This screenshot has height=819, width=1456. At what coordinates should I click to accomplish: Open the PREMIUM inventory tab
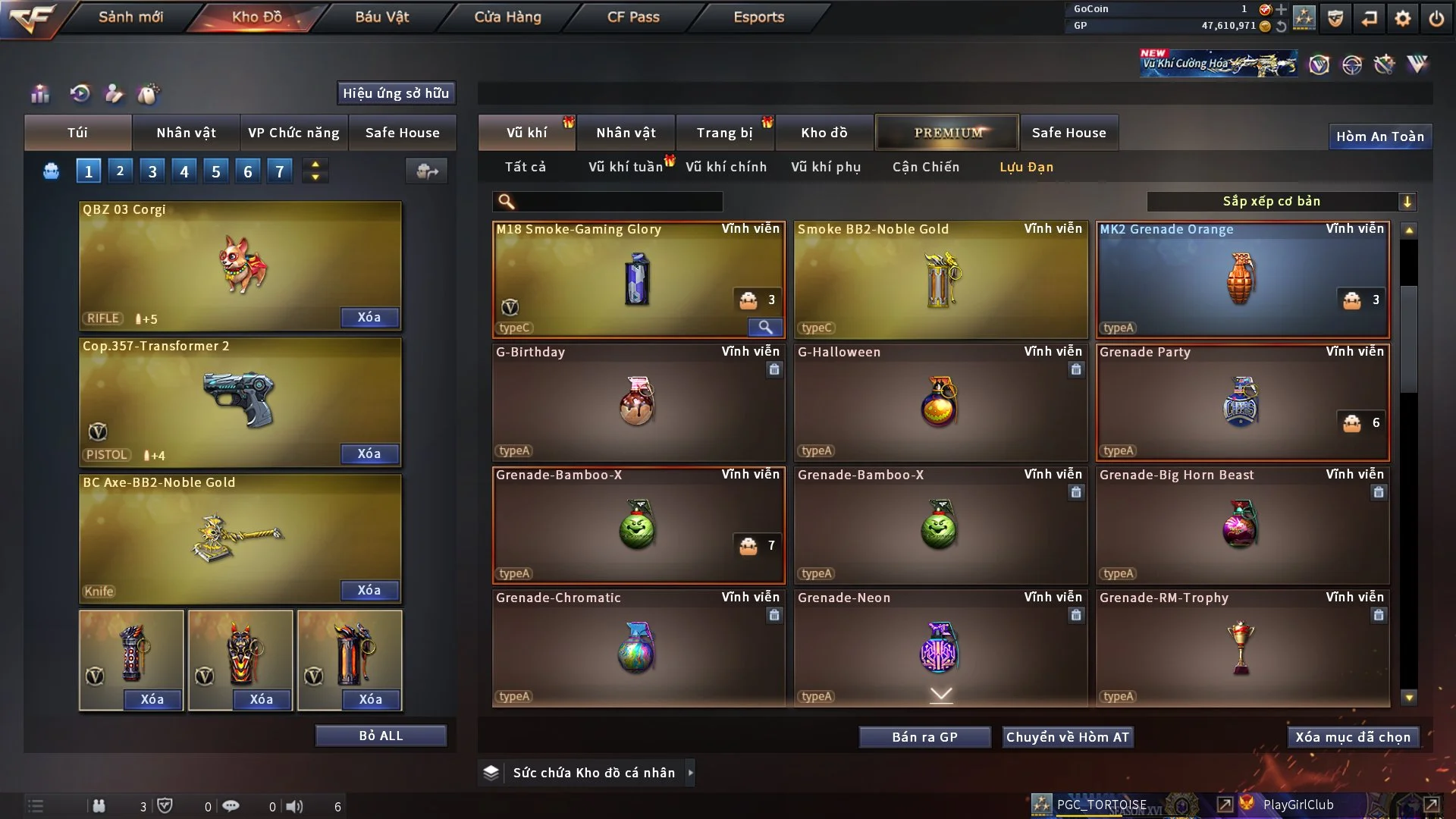(947, 133)
